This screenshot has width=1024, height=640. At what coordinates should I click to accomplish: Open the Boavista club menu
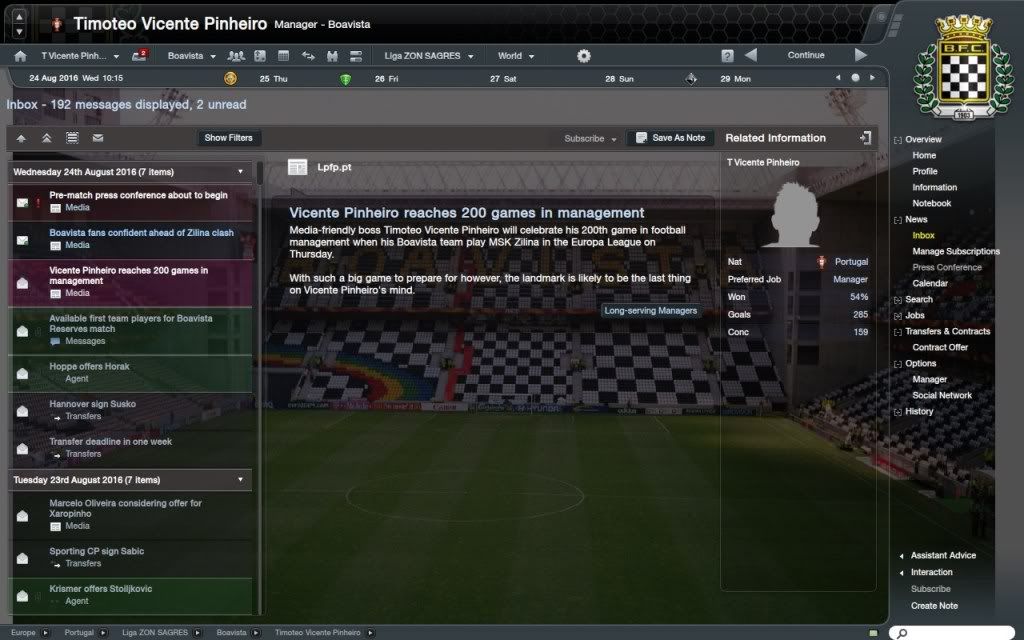191,56
